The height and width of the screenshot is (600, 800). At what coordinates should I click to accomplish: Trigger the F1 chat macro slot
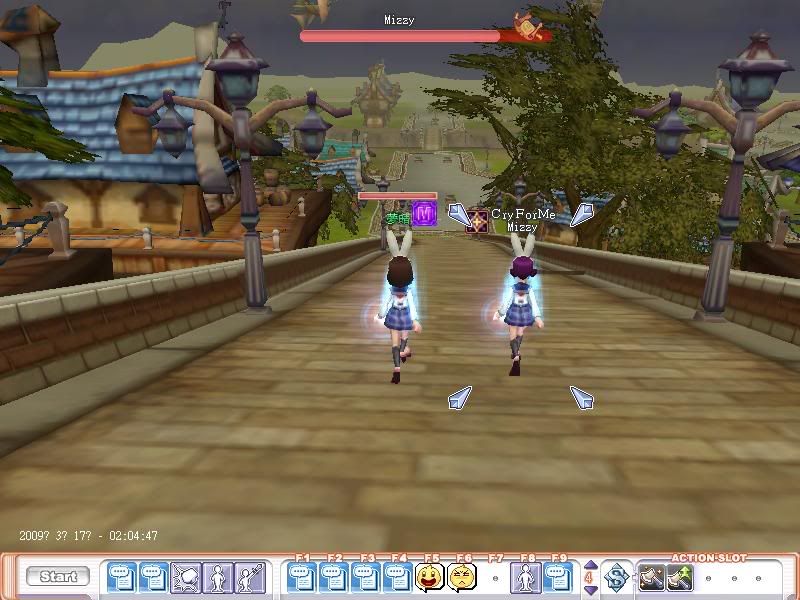click(x=303, y=577)
